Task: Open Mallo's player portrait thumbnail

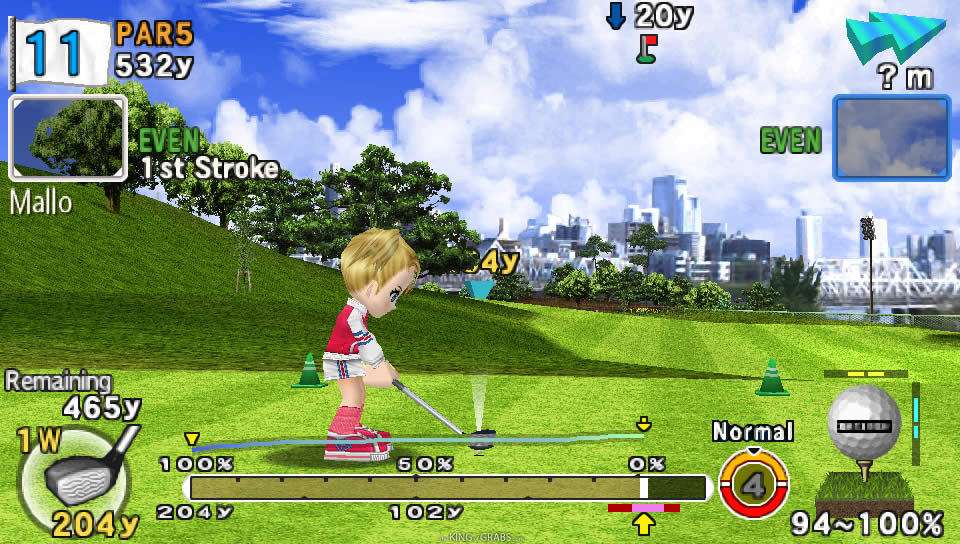Action: point(68,140)
